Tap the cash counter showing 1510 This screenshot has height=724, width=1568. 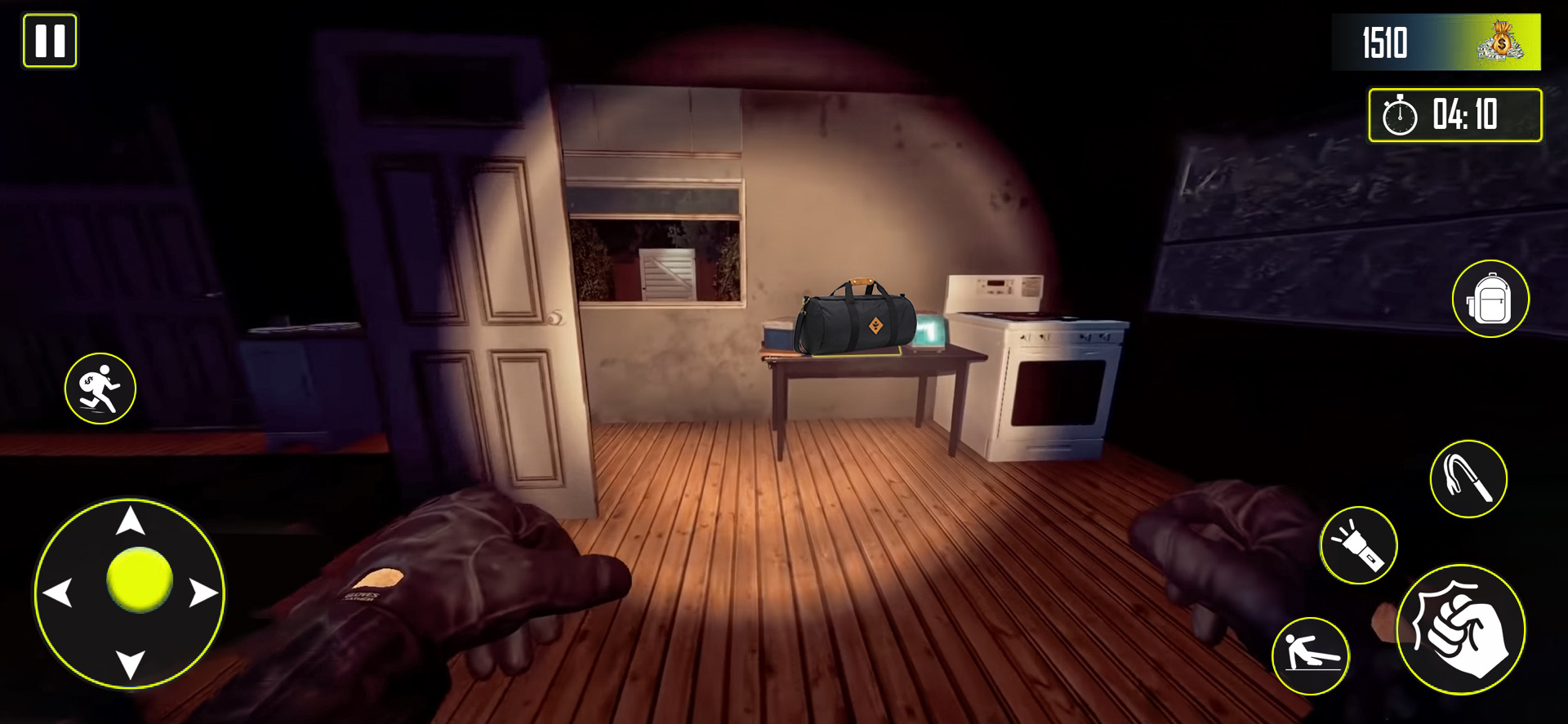[x=1384, y=42]
